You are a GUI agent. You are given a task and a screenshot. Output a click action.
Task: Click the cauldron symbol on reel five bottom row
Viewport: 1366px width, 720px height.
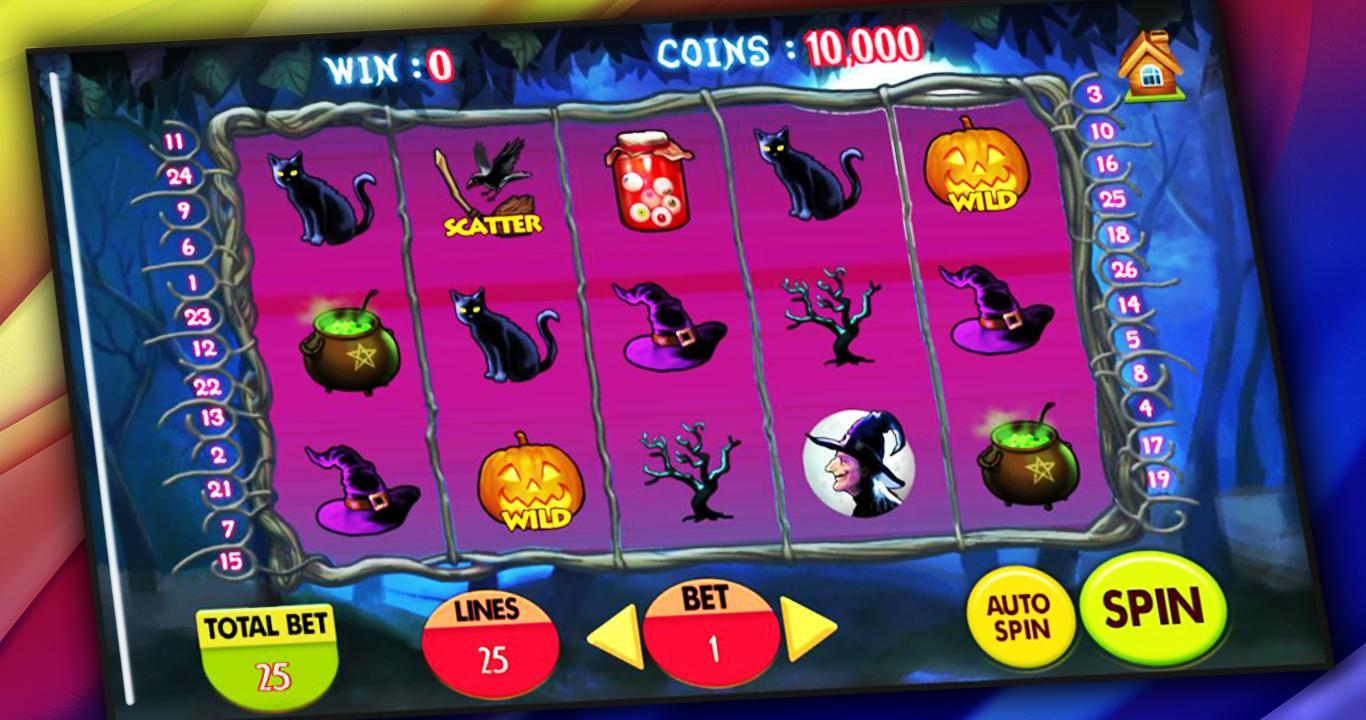pos(1021,465)
